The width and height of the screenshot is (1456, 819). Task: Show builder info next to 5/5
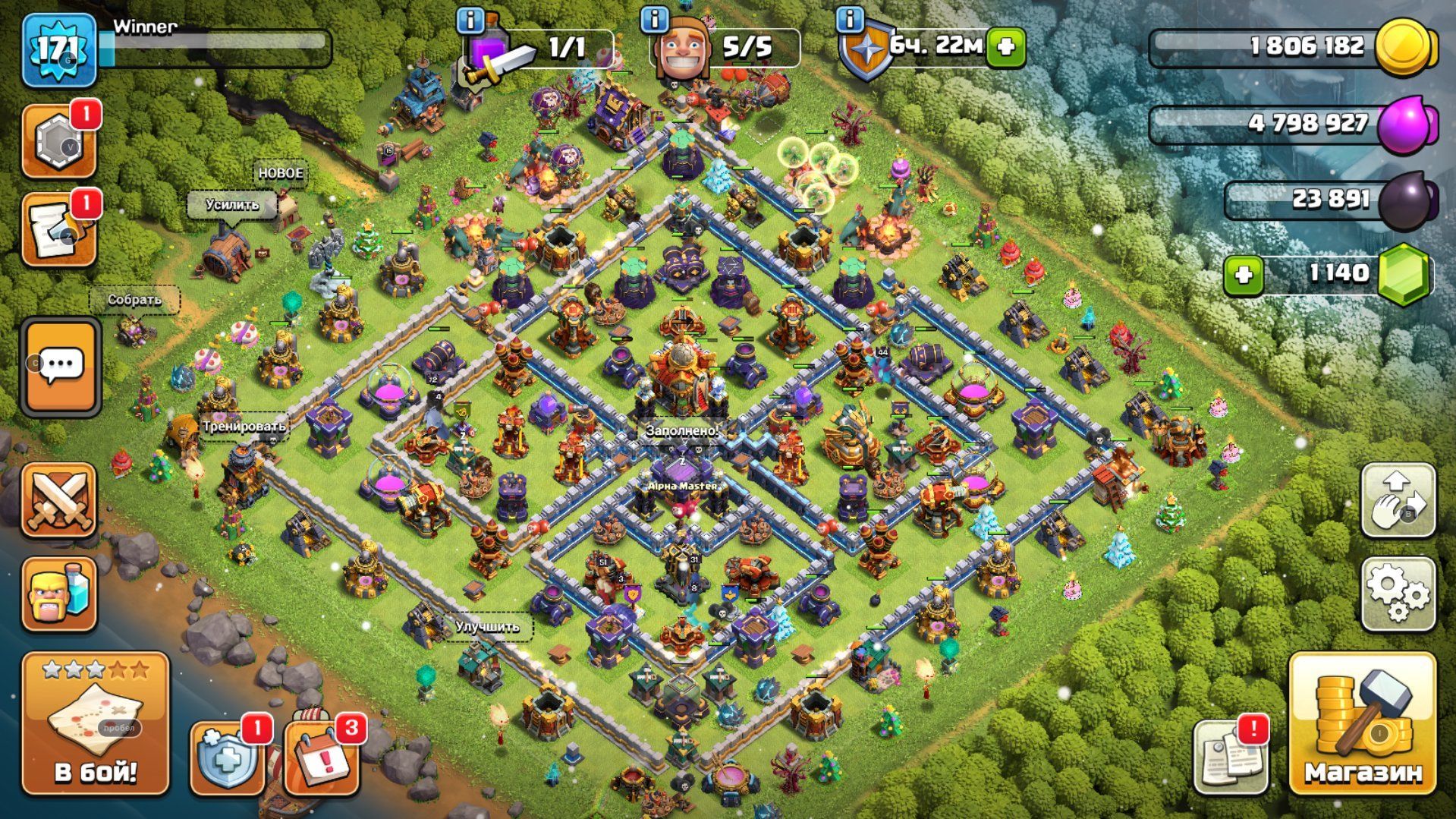click(654, 20)
